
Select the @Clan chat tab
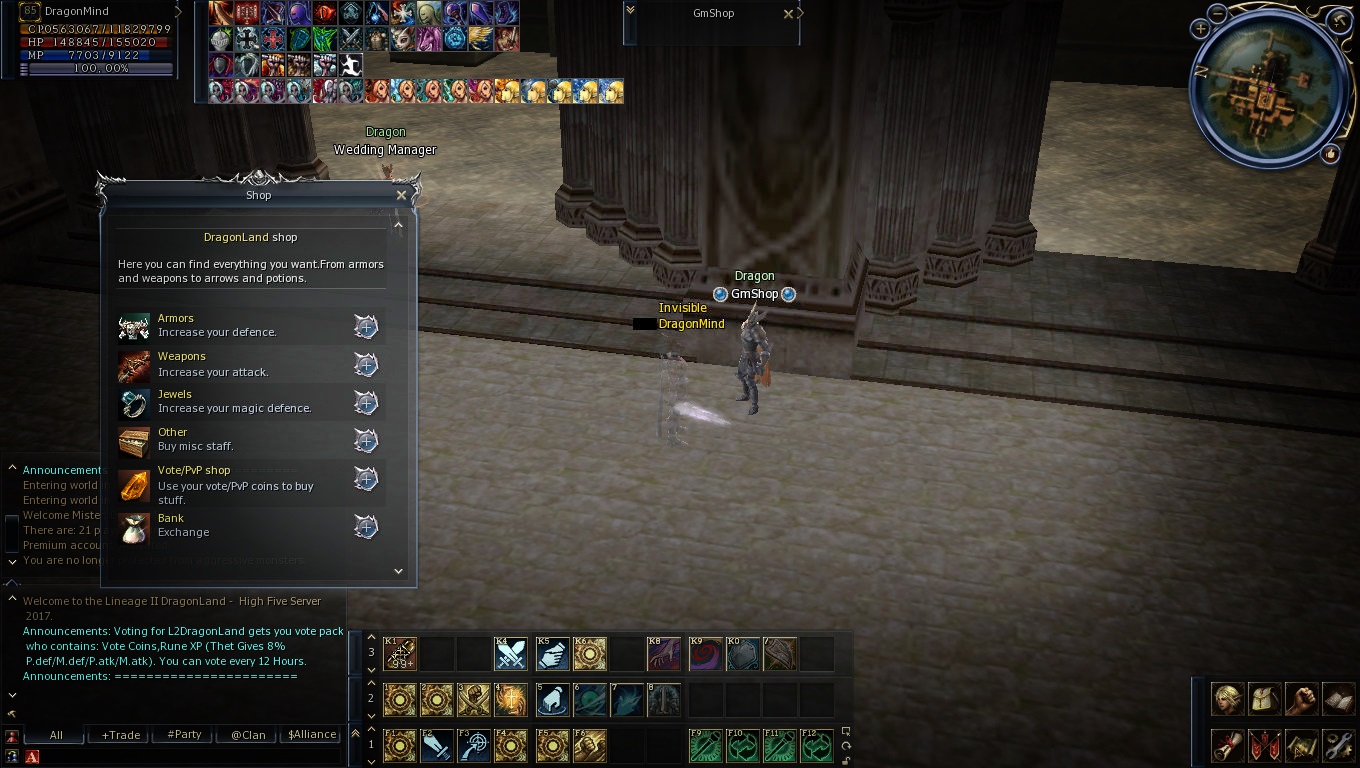coord(248,735)
